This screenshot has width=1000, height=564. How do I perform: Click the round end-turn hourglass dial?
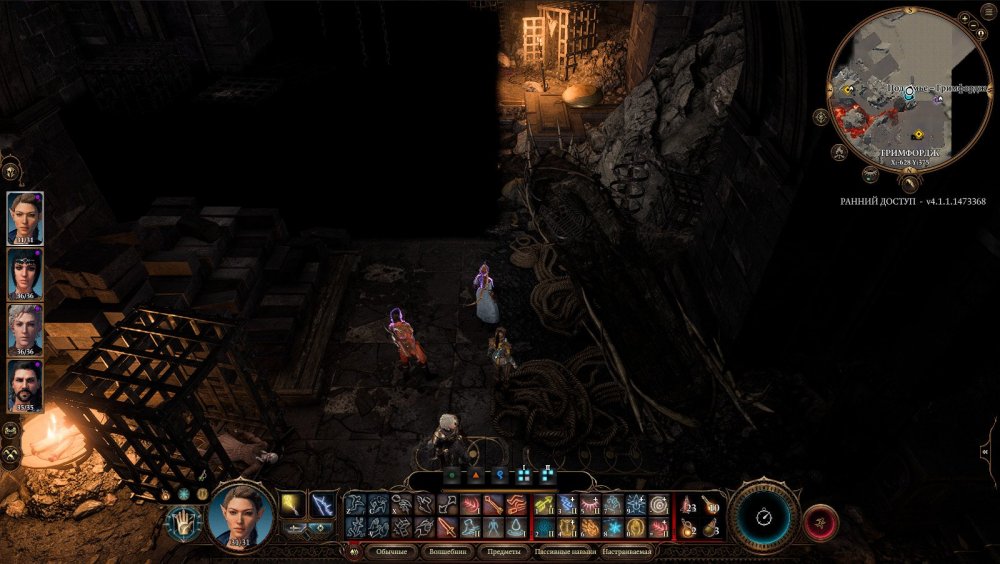click(763, 517)
